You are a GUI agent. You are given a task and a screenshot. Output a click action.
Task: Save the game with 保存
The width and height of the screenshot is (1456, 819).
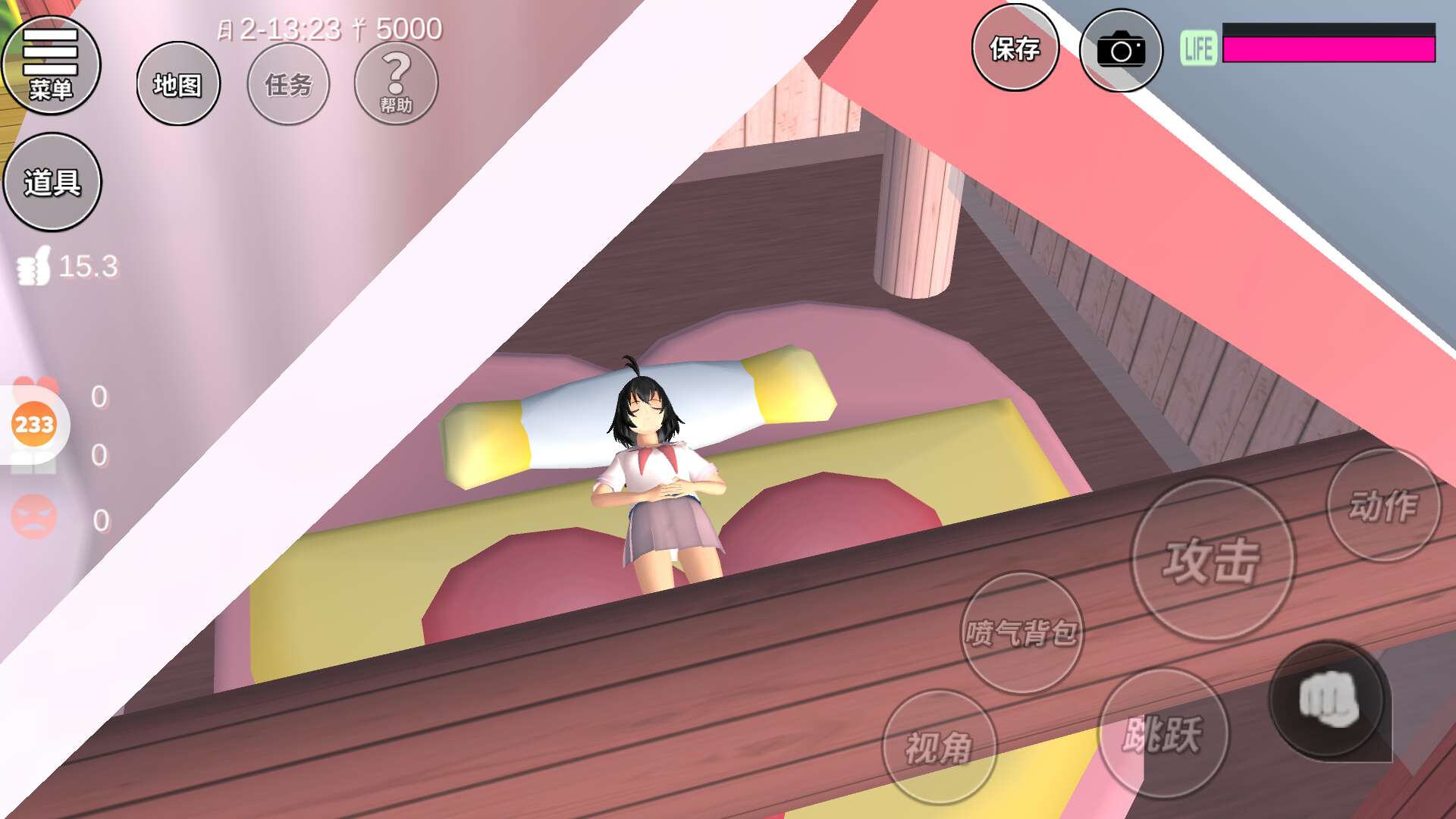click(x=1015, y=49)
